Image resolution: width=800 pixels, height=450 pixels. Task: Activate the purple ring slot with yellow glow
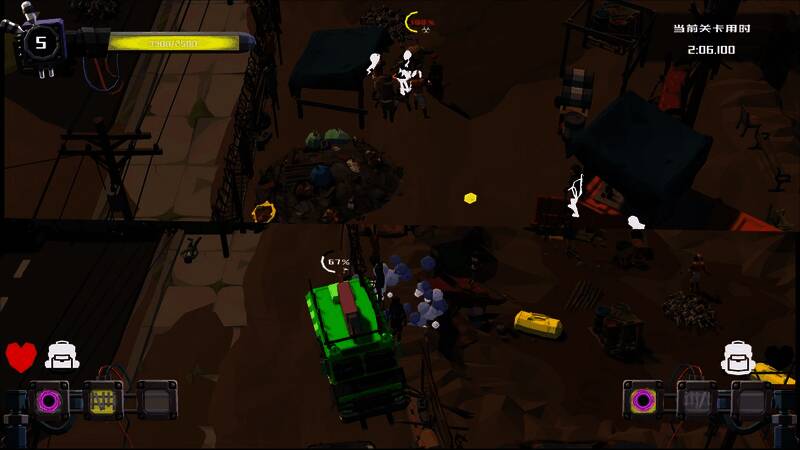(643, 401)
